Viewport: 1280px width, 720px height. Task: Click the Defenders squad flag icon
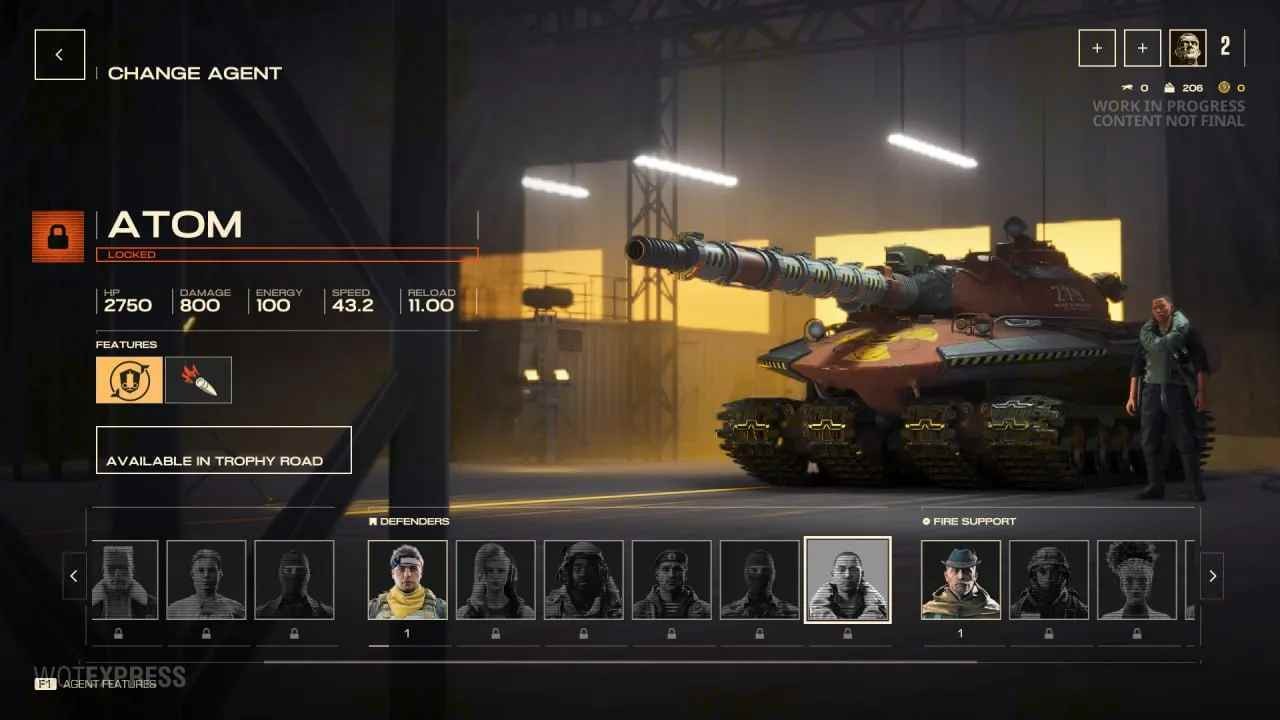(x=374, y=521)
